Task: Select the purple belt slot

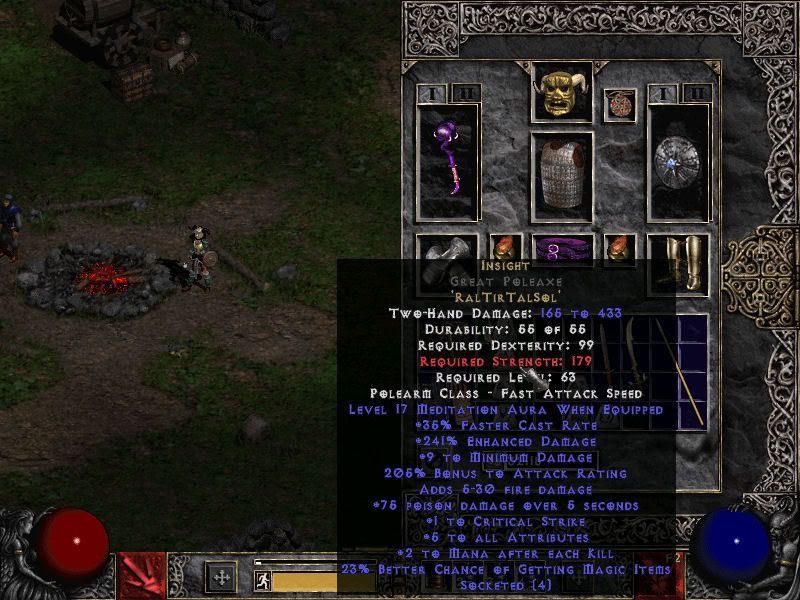Action: click(561, 249)
